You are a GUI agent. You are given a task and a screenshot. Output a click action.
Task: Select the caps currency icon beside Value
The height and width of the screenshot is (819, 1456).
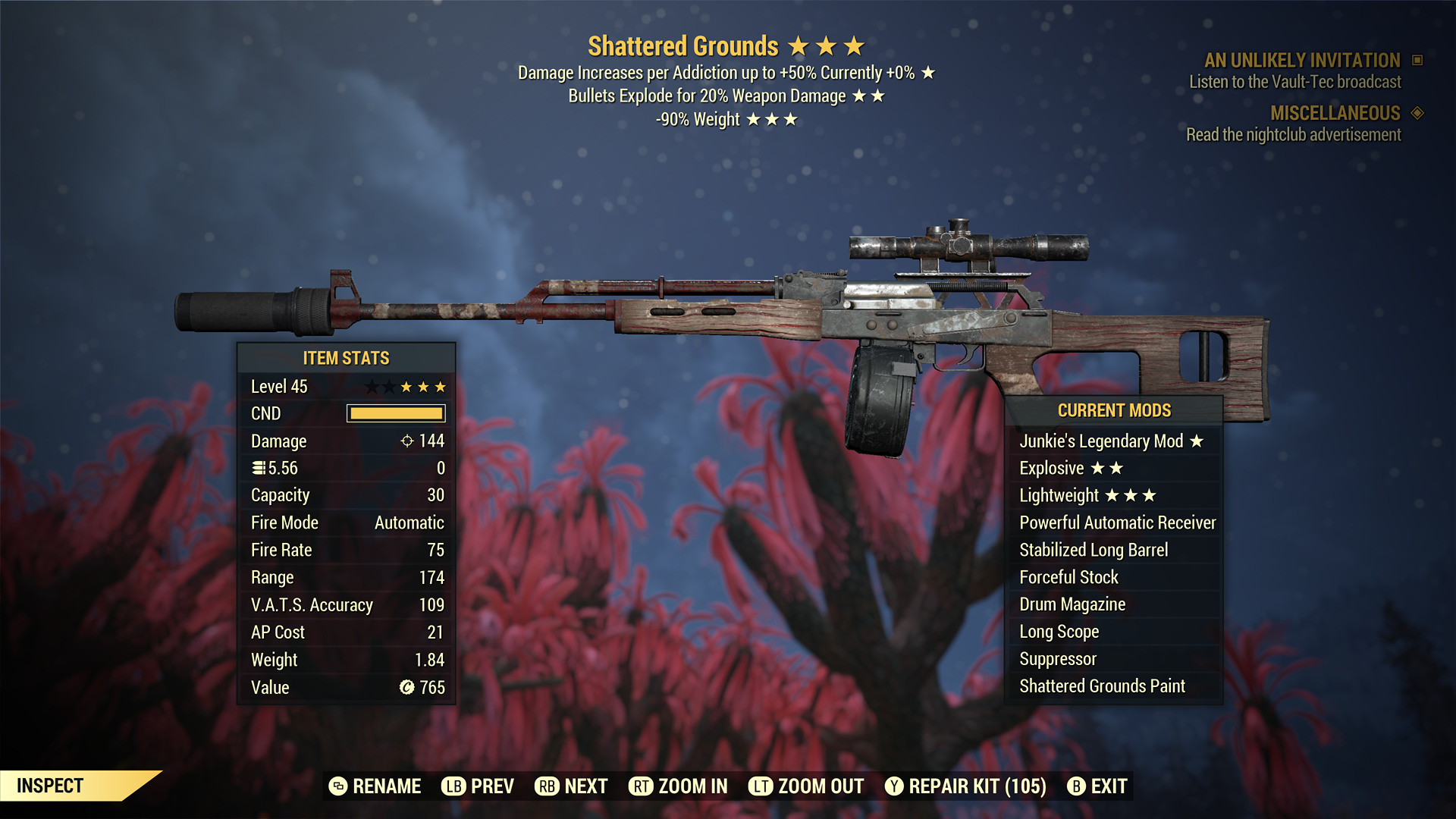[x=408, y=687]
